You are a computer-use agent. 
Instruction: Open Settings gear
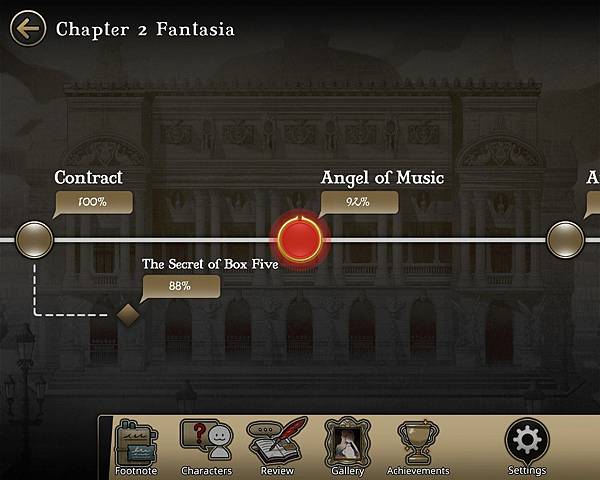pyautogui.click(x=526, y=446)
